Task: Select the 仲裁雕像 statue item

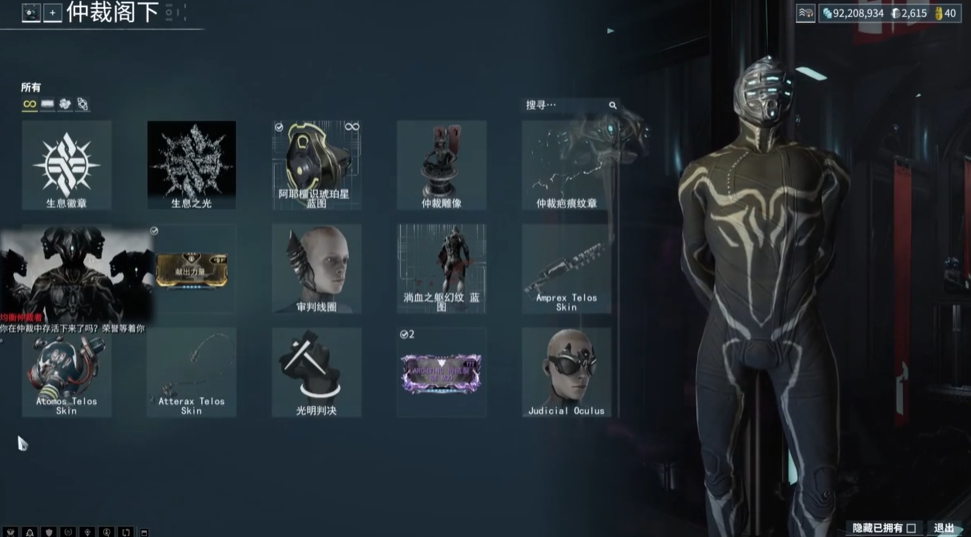Action: tap(441, 165)
